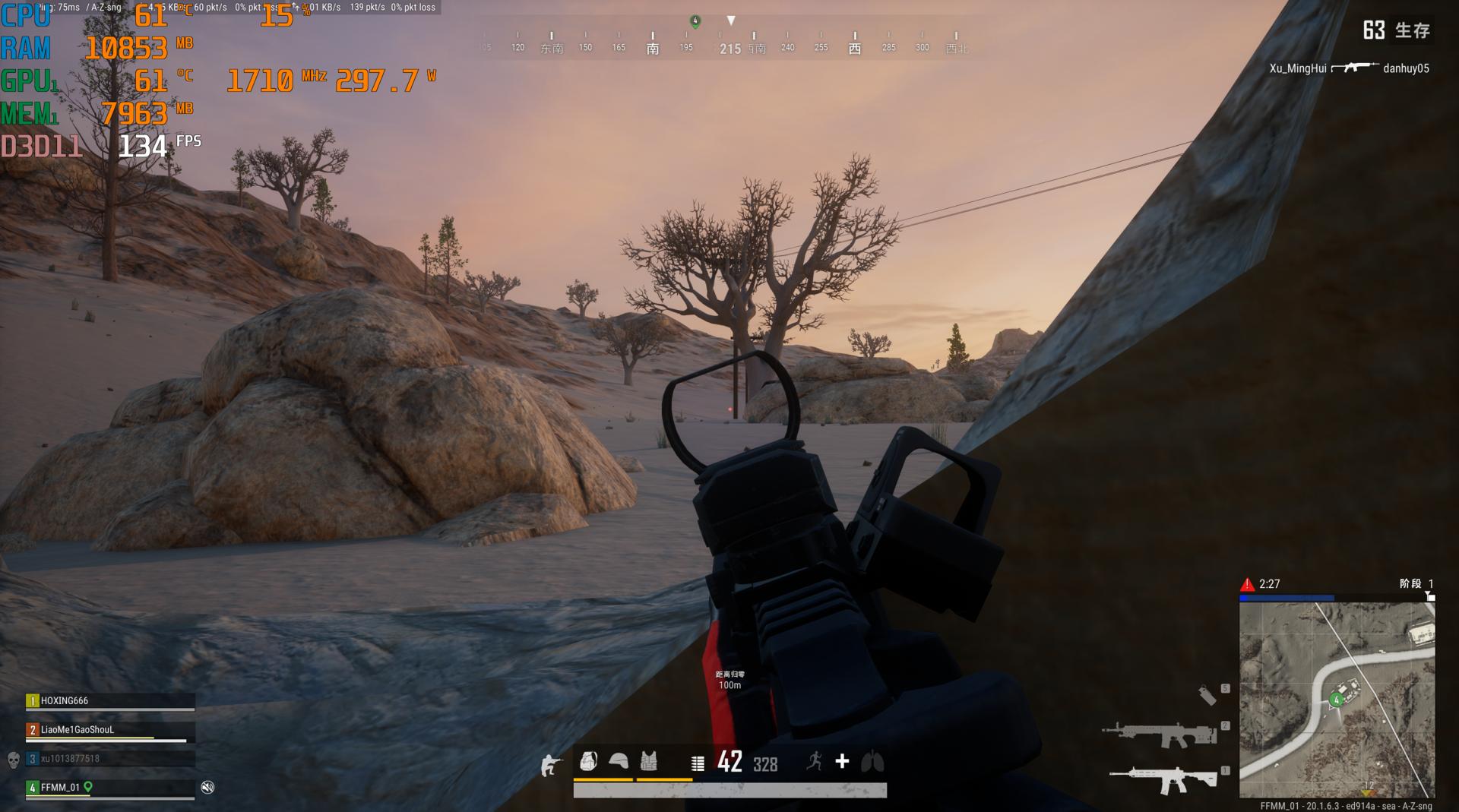1459x812 pixels.
Task: Click the backpack icon
Action: coord(588,761)
